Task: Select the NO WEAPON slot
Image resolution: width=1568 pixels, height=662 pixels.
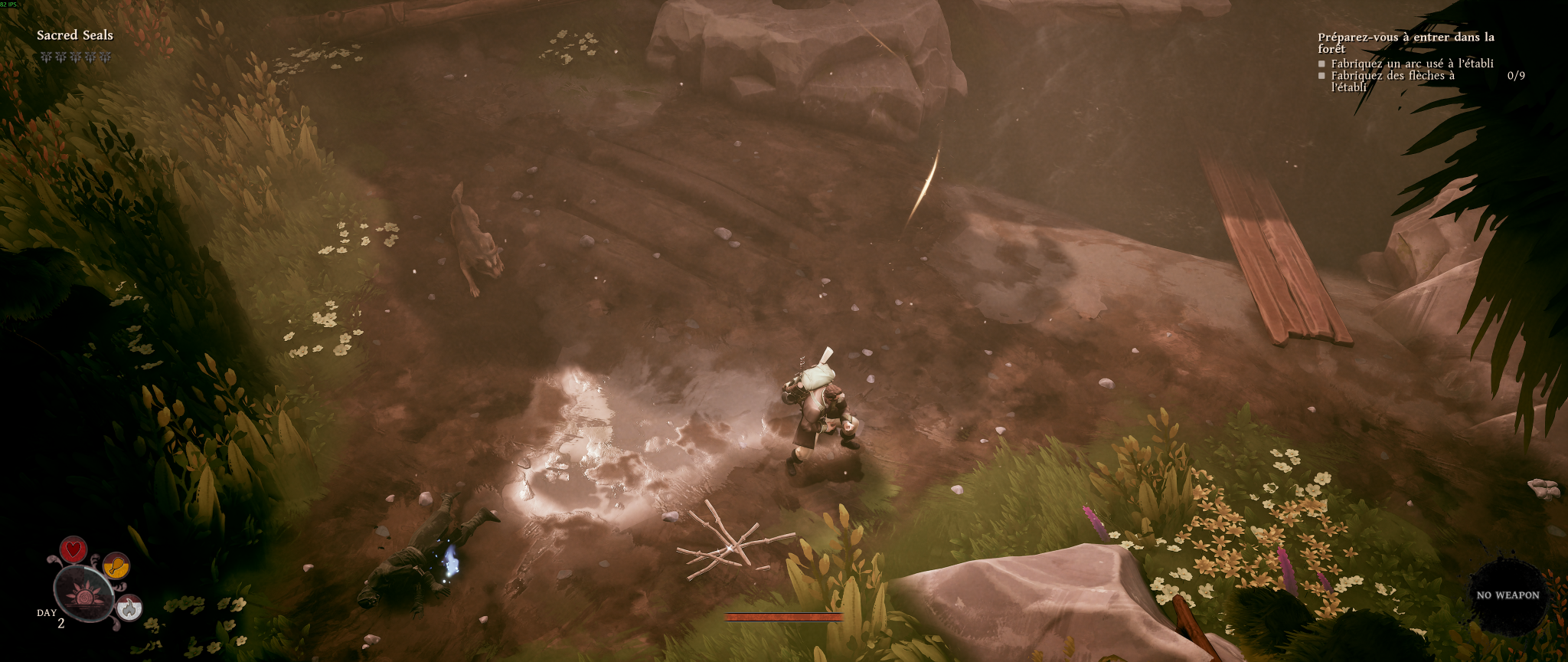Action: coord(1508,595)
